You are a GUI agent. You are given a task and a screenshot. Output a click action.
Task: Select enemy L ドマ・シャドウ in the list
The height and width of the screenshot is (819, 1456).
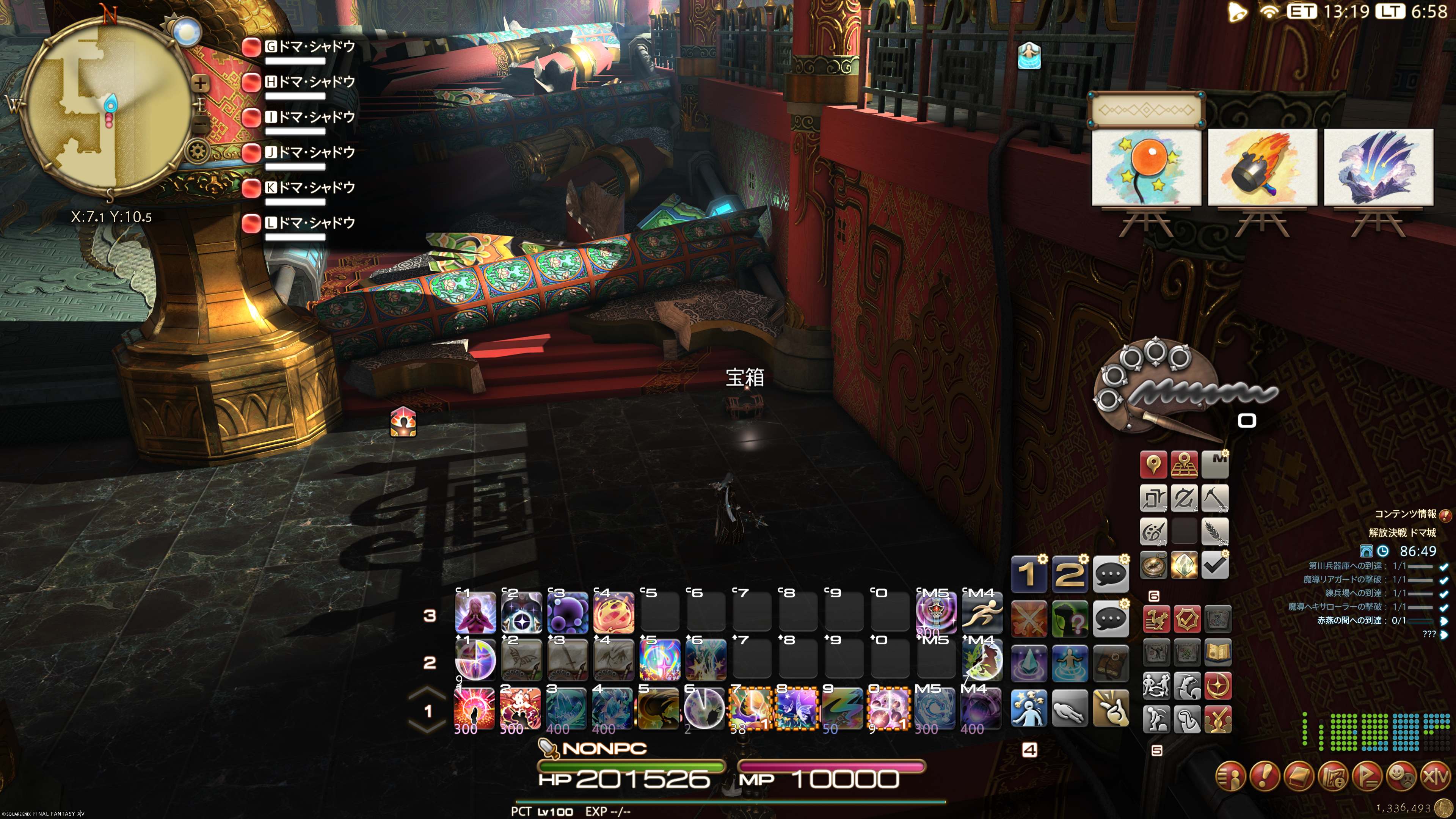coord(309,223)
